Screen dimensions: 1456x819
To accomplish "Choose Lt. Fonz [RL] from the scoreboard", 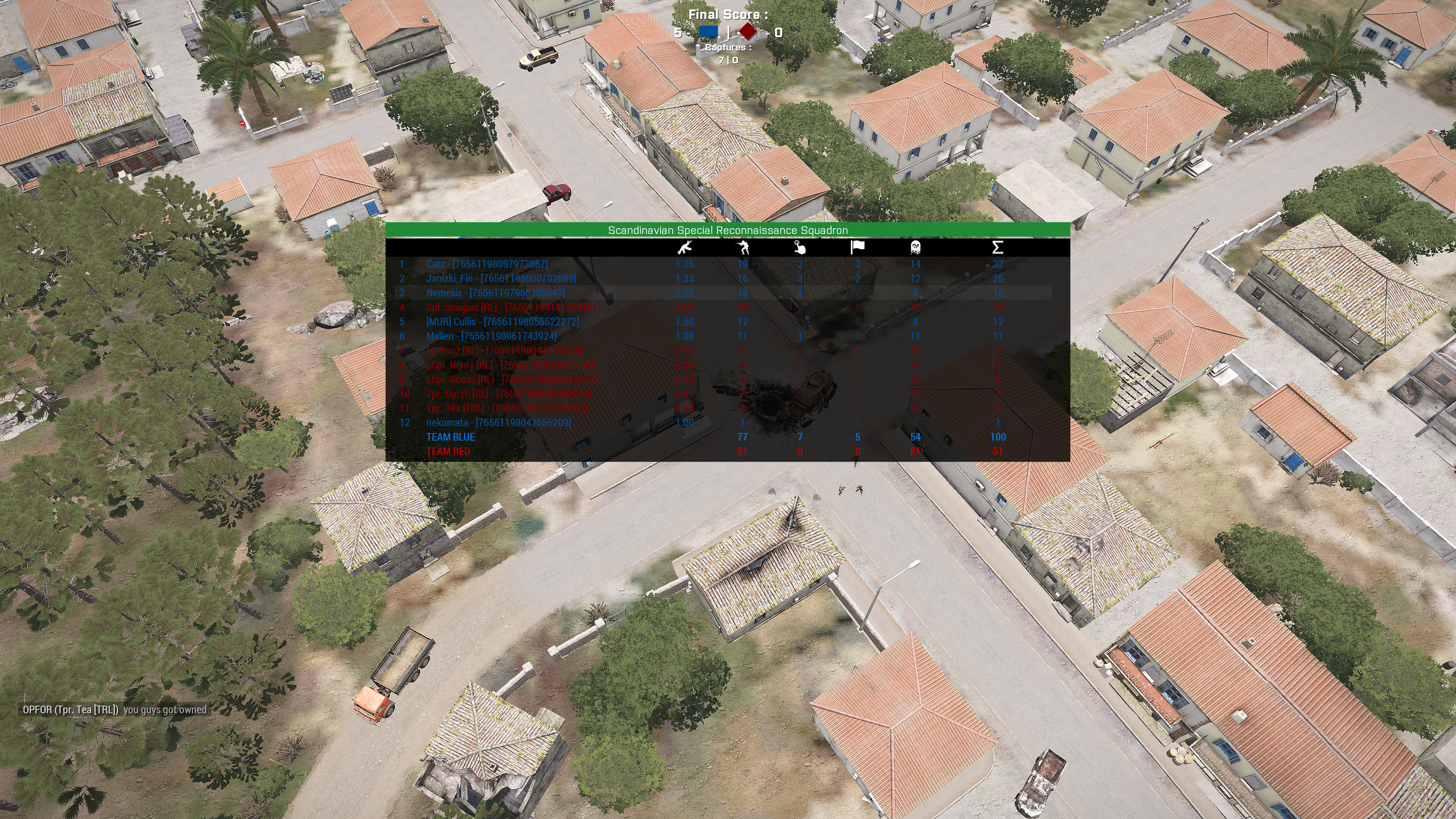I will (504, 350).
